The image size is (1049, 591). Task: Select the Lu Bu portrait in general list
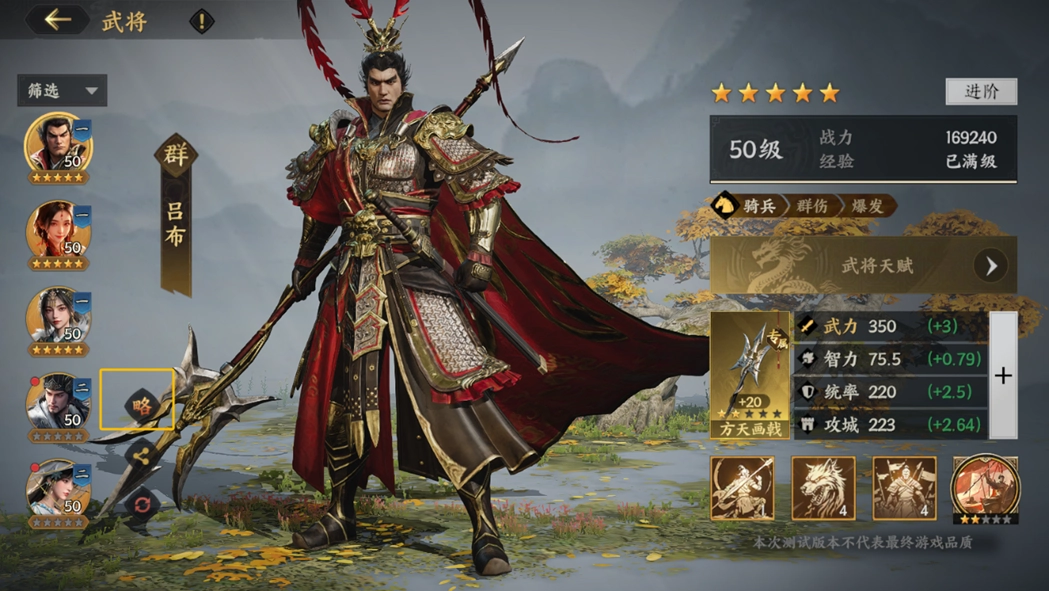tap(58, 145)
